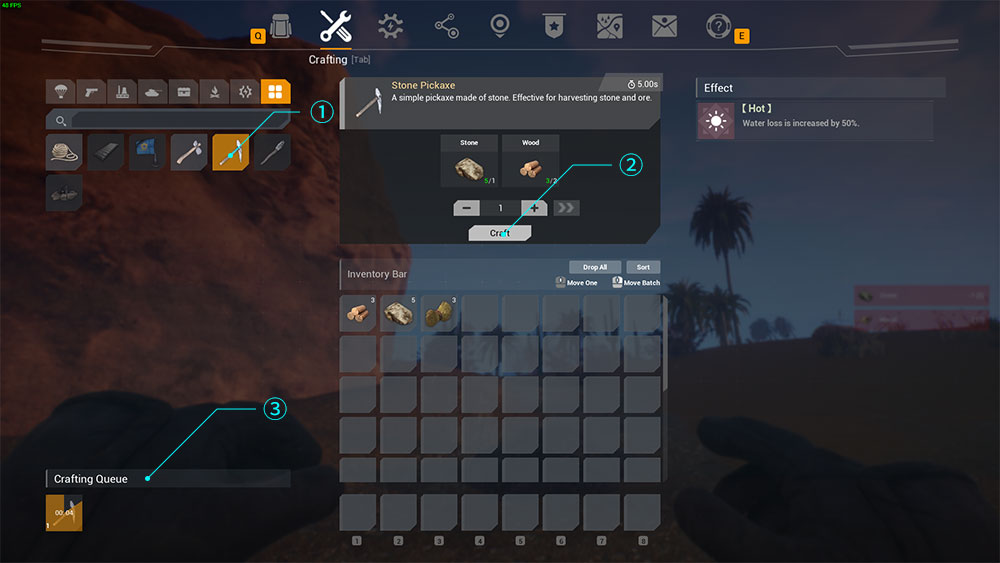The image size is (1000, 563).
Task: Show the campfire category recipes
Action: point(214,93)
